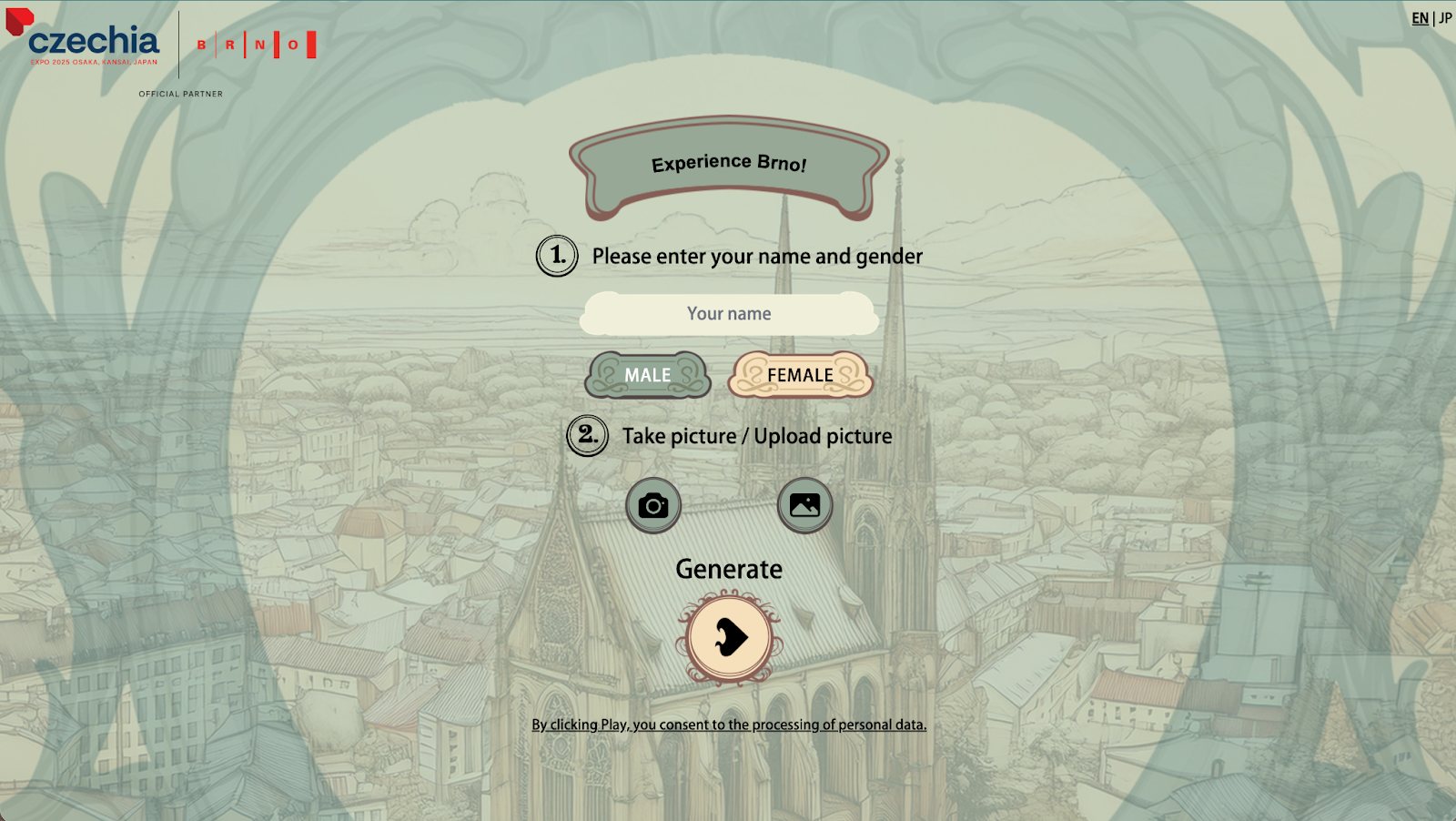1456x821 pixels.
Task: Start generation with the round arrow button
Action: point(729,638)
